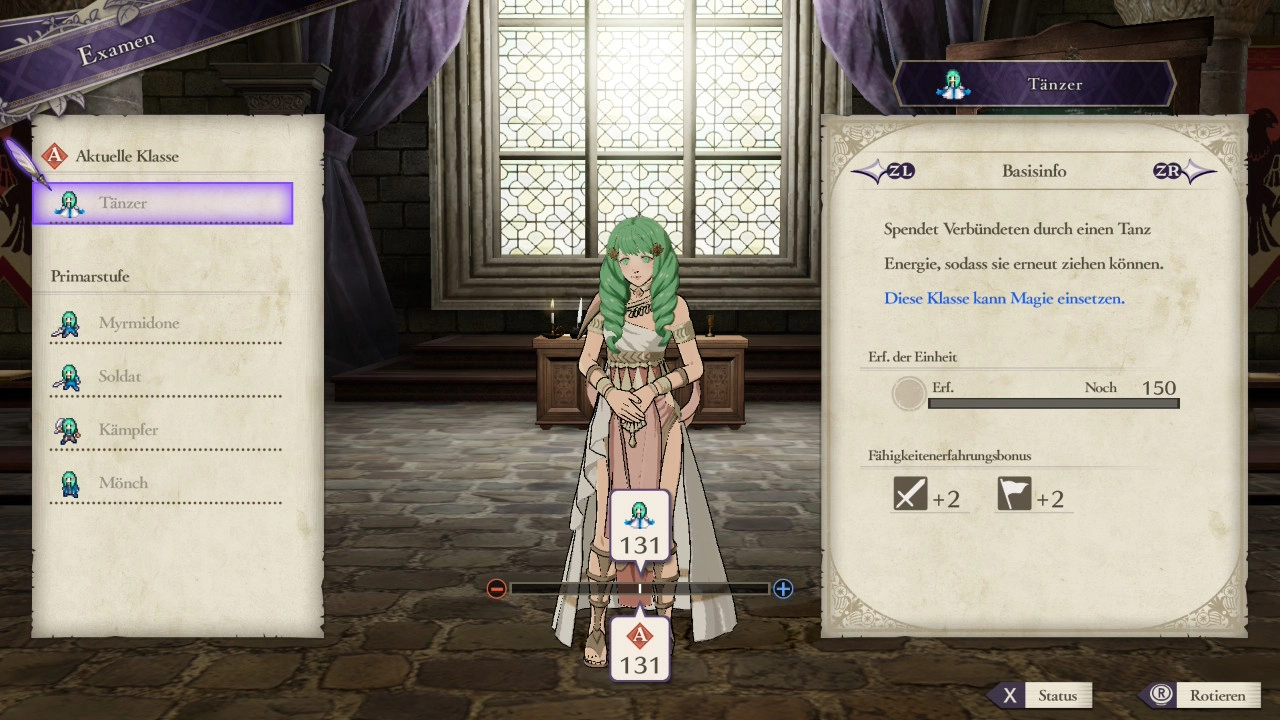Click the red minus zoom button
The height and width of the screenshot is (720, 1280).
click(496, 589)
